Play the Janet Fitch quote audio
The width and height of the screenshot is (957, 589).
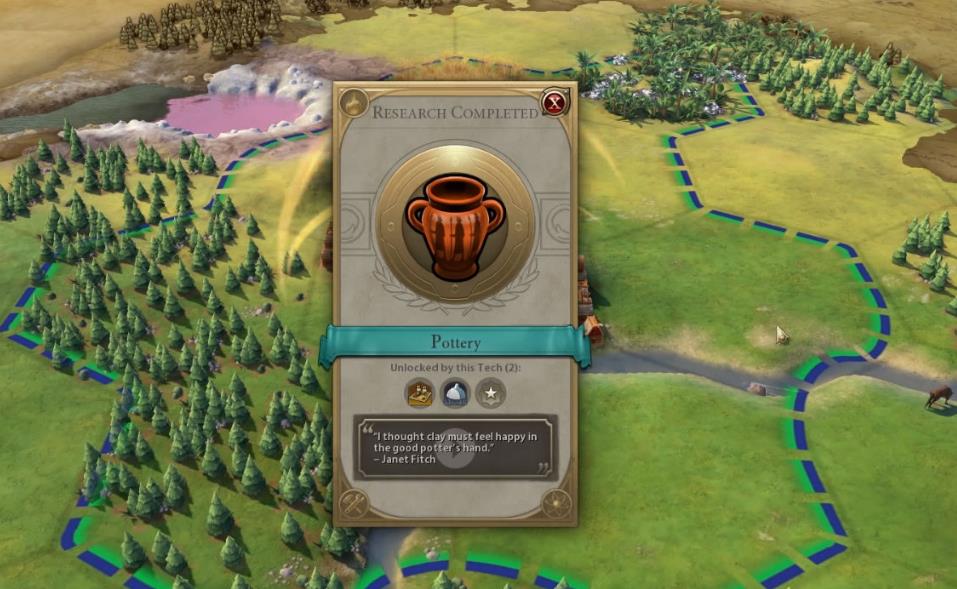(x=455, y=455)
